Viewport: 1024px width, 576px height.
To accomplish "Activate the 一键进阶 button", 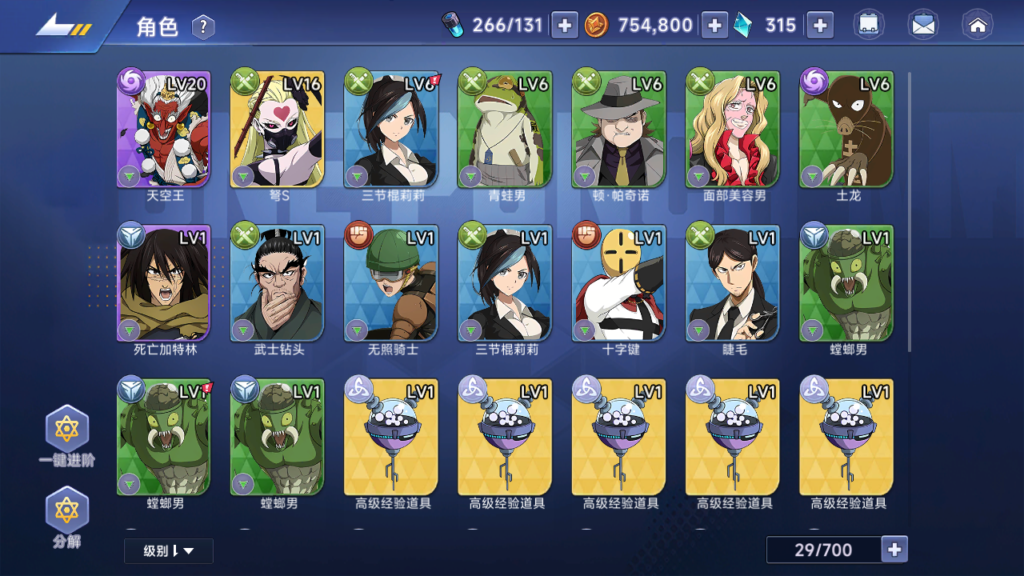I will (x=67, y=435).
